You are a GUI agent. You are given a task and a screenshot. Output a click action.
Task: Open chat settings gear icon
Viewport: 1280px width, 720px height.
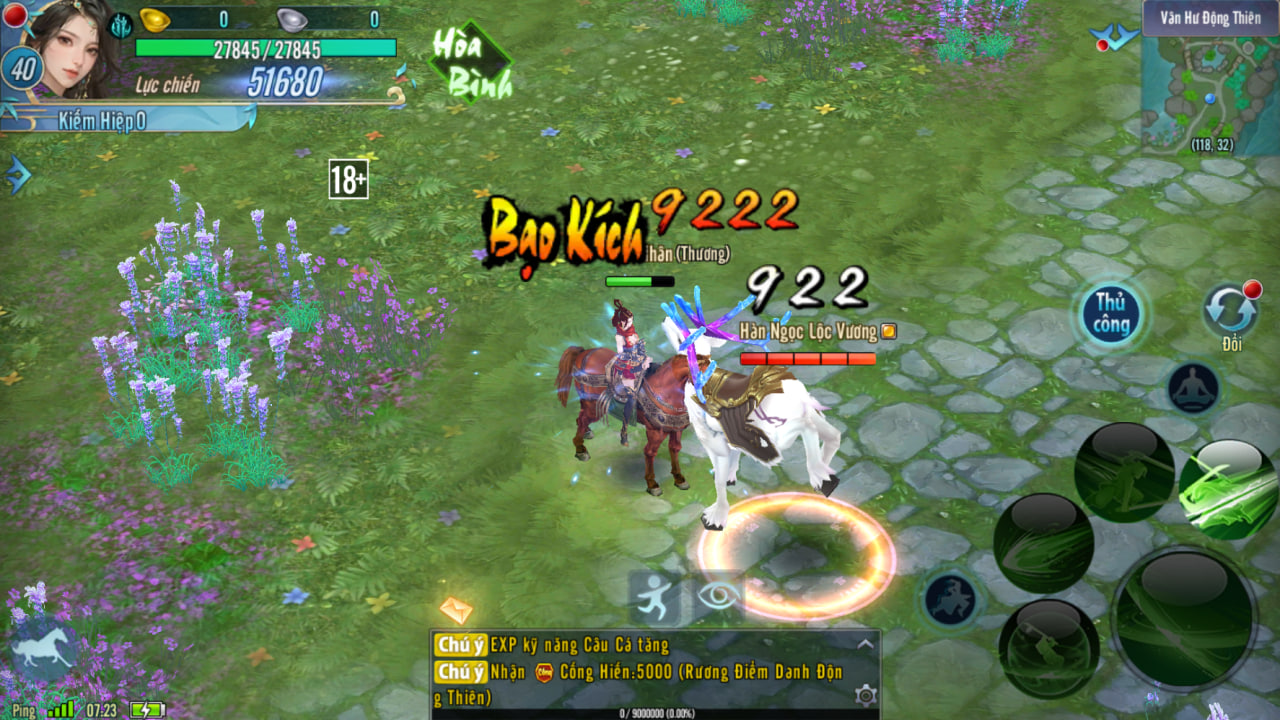865,695
